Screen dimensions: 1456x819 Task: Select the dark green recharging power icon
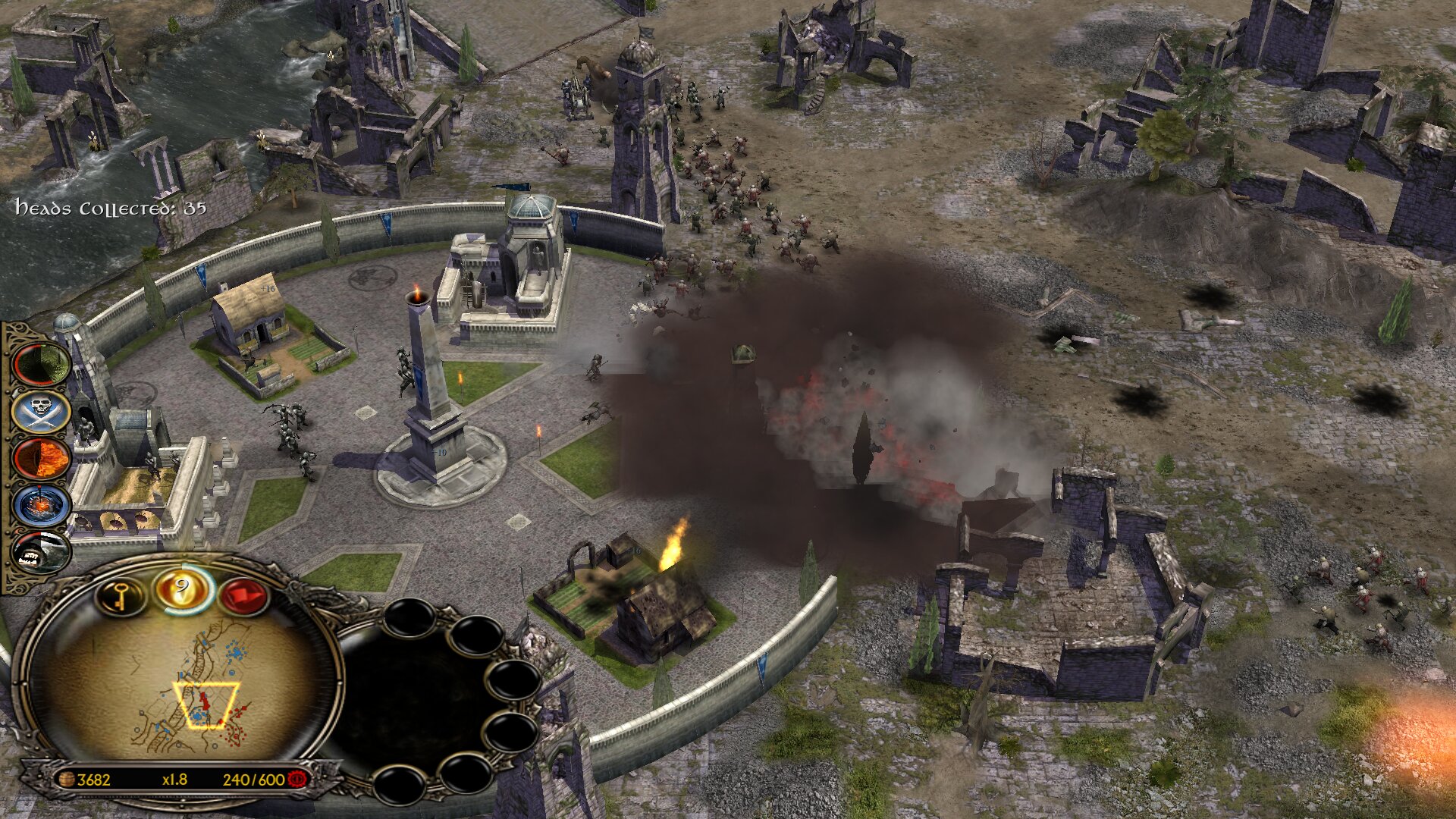(x=42, y=364)
